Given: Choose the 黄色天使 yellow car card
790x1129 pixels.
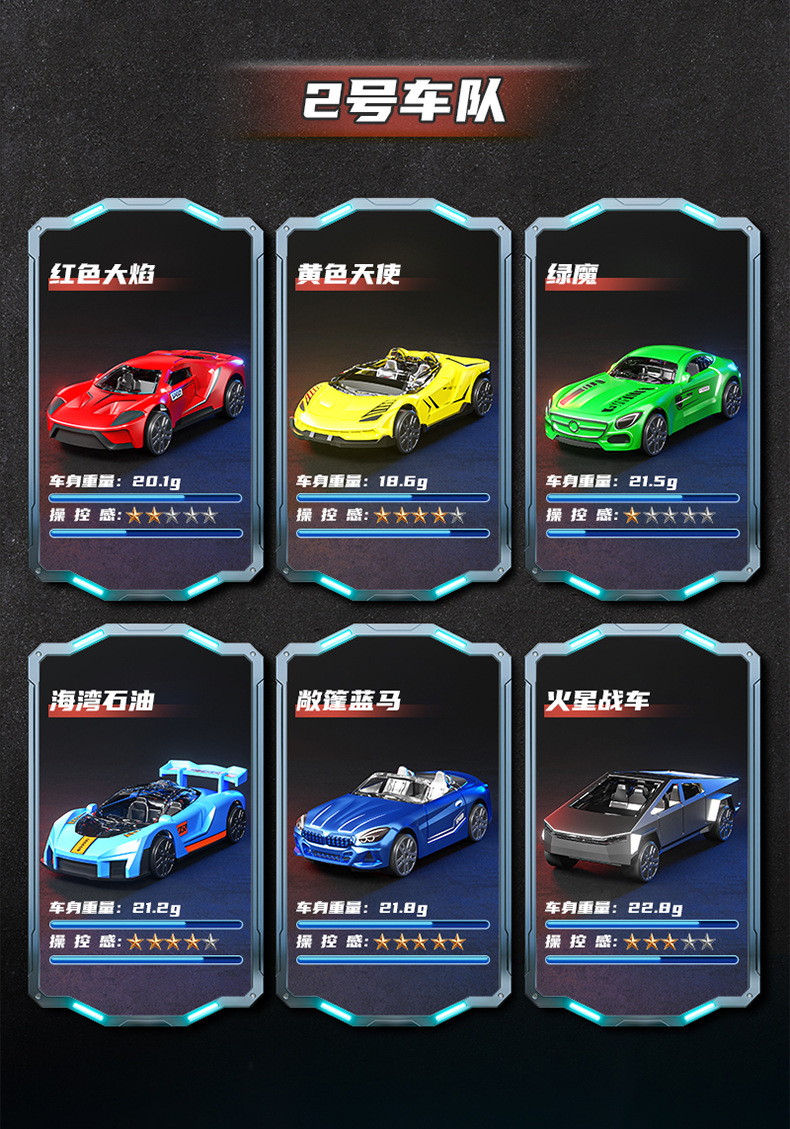Looking at the screenshot, I should click(393, 400).
